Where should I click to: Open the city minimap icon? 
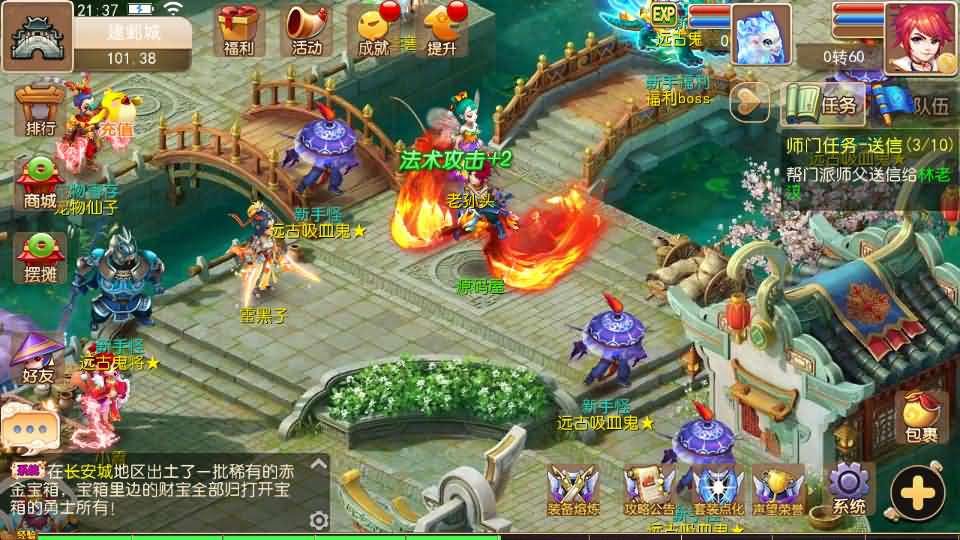coord(37,36)
